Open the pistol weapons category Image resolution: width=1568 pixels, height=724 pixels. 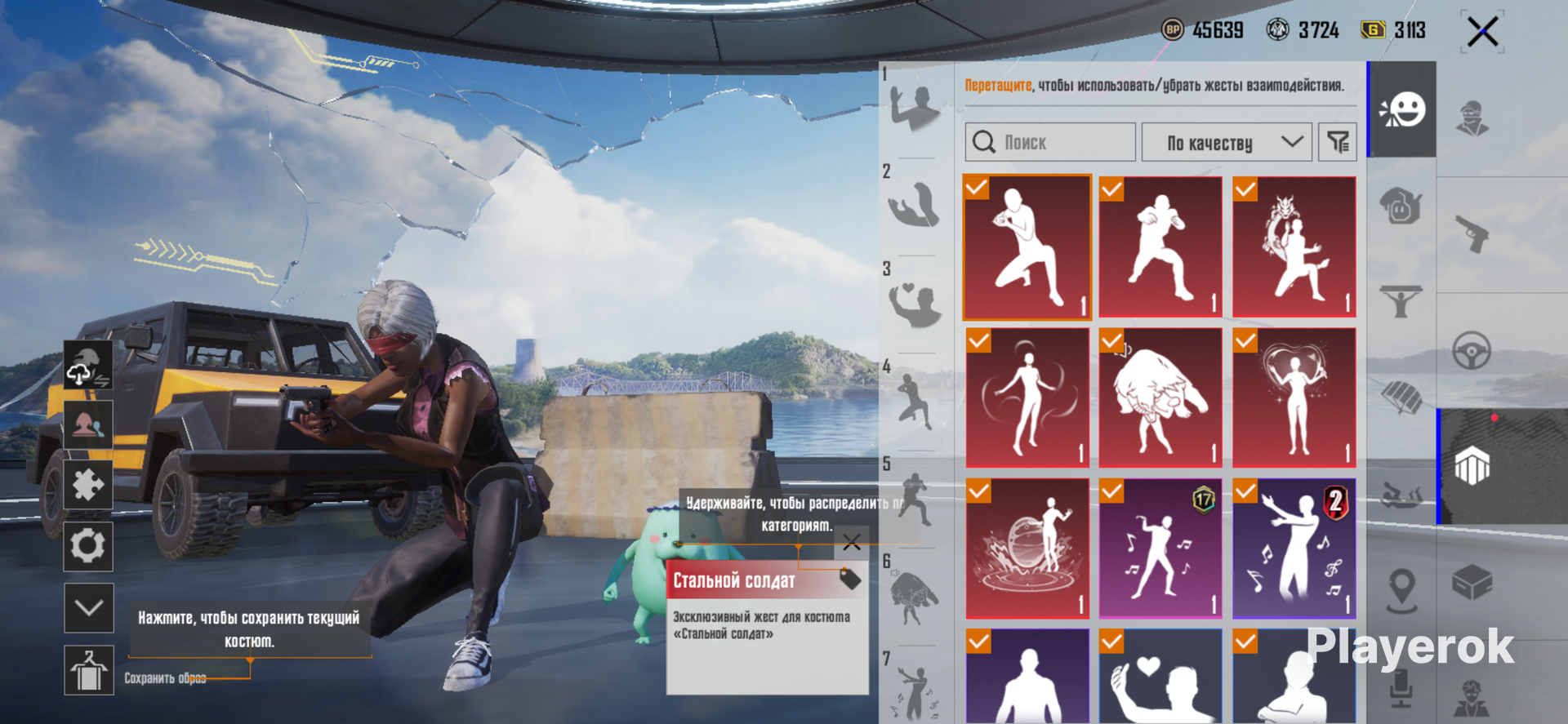(1472, 234)
